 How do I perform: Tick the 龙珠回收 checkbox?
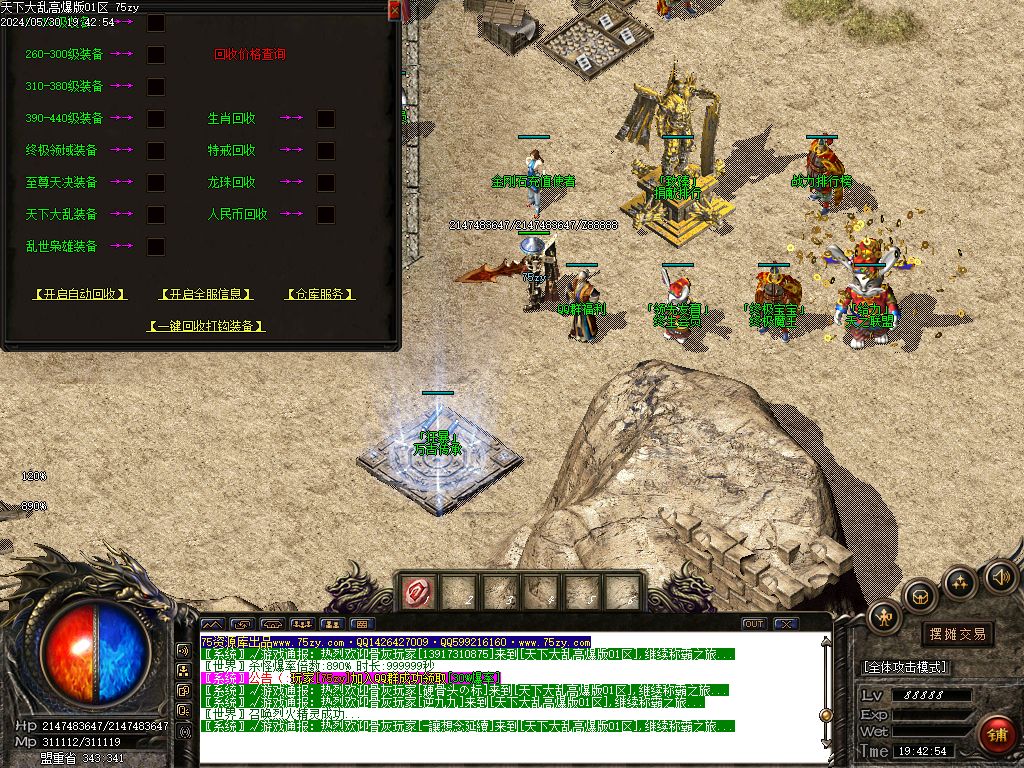[326, 183]
